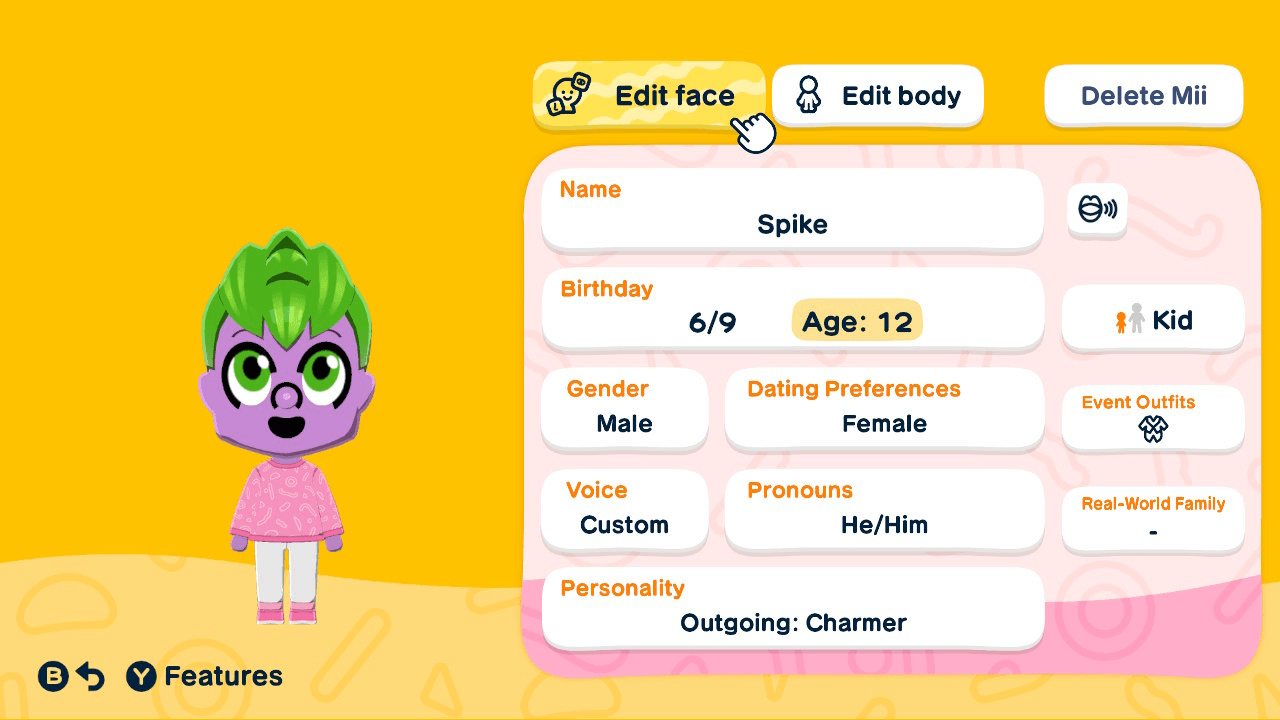
Task: Open Real-World Family settings
Action: pos(1152,518)
